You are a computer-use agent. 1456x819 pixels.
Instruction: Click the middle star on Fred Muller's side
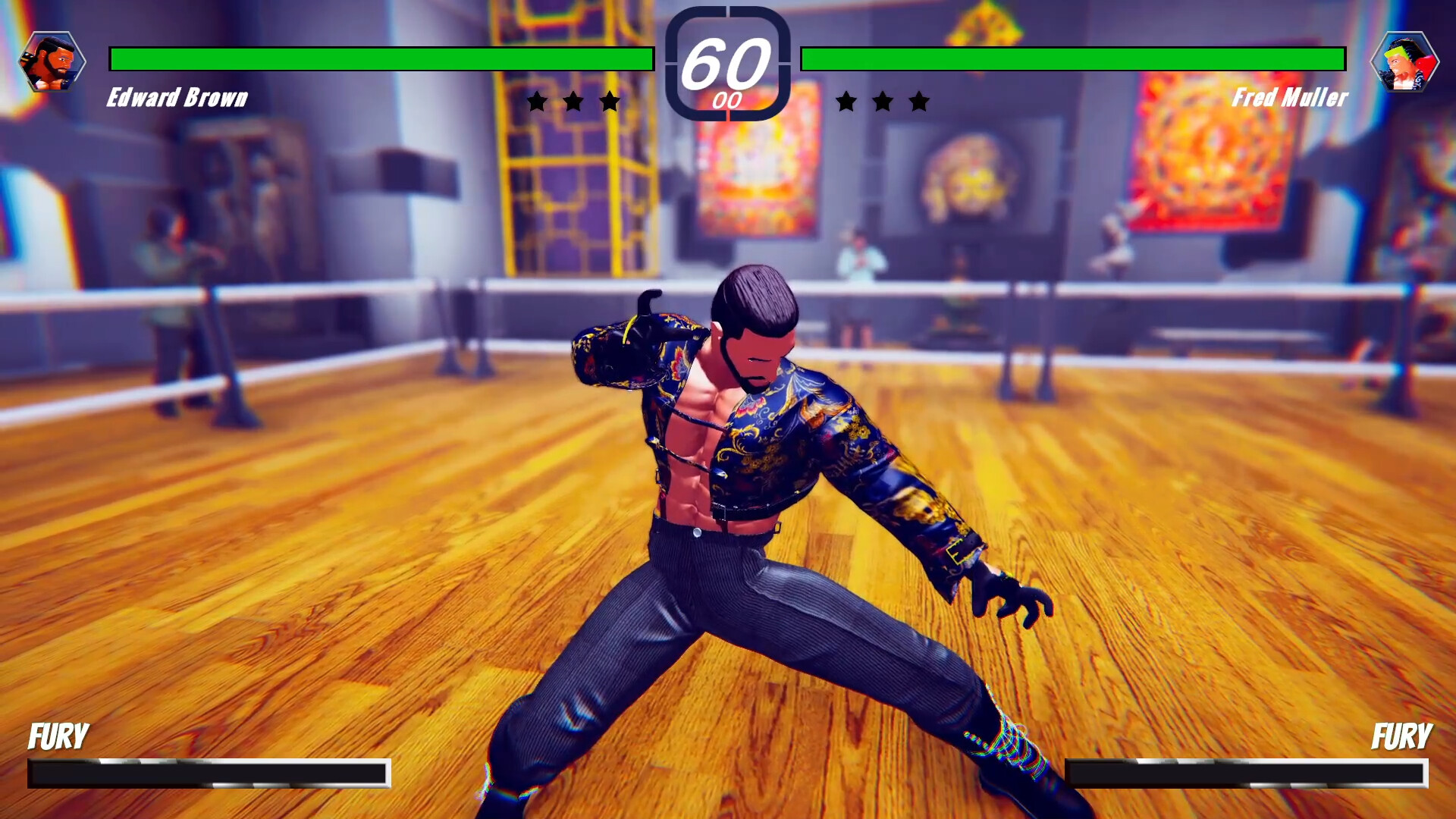click(883, 99)
